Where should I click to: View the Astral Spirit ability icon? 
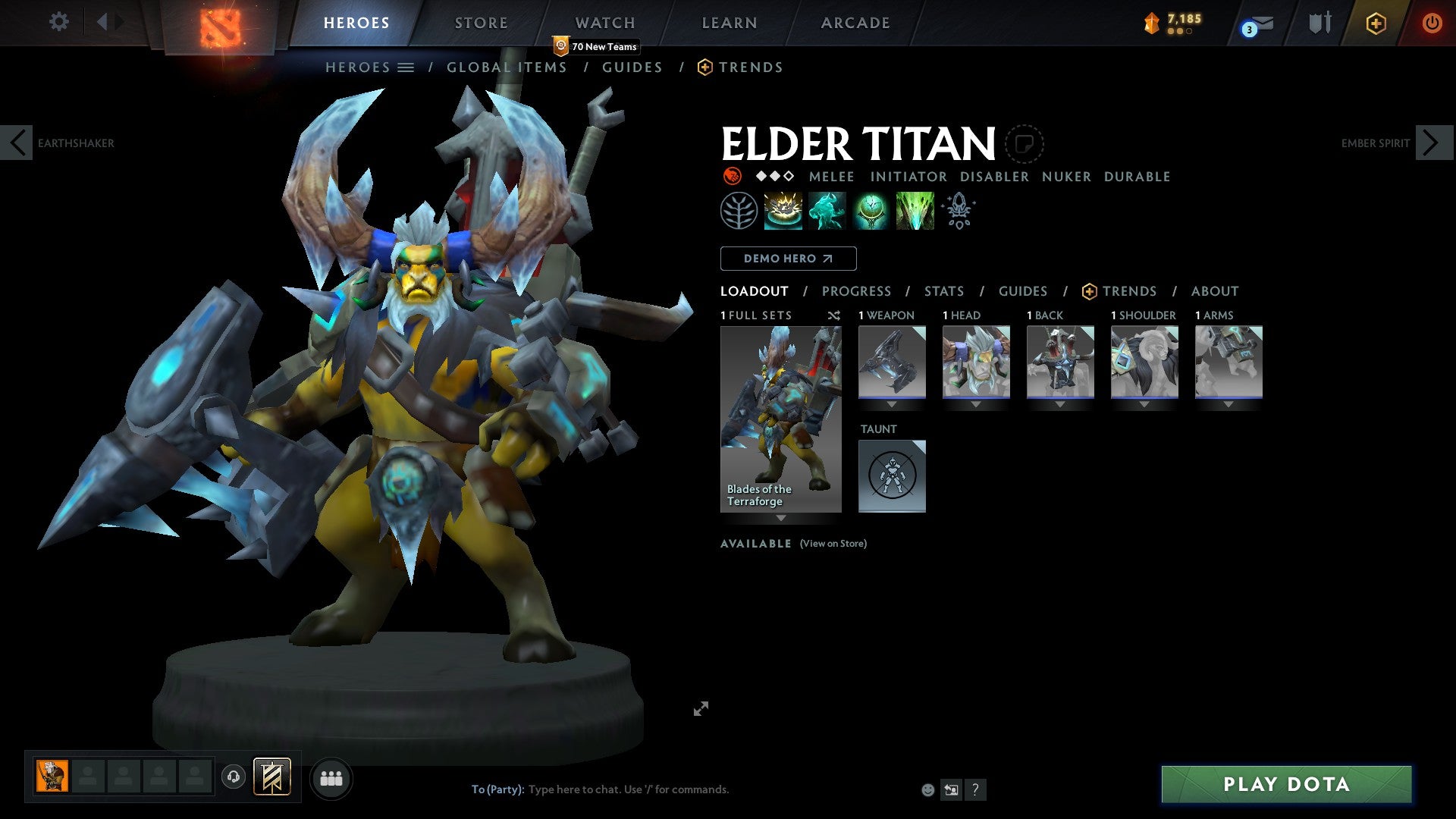(827, 210)
